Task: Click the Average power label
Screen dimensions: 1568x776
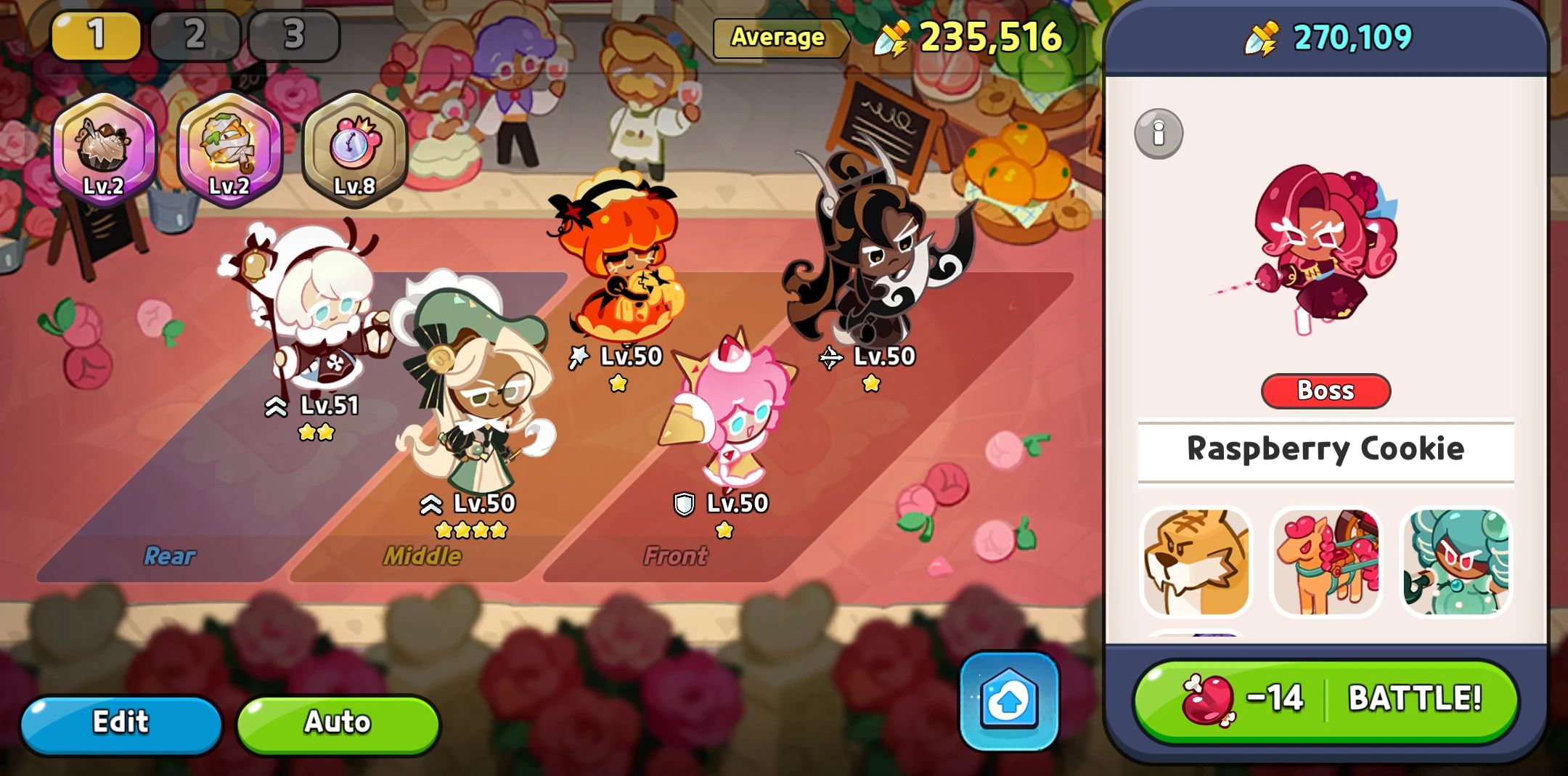Action: (x=780, y=39)
